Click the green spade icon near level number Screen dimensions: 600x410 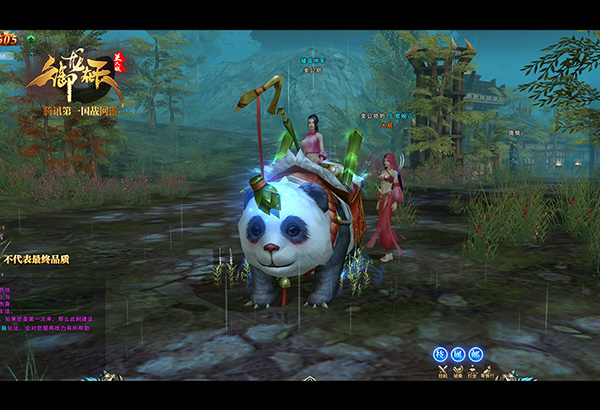click(x=31, y=40)
